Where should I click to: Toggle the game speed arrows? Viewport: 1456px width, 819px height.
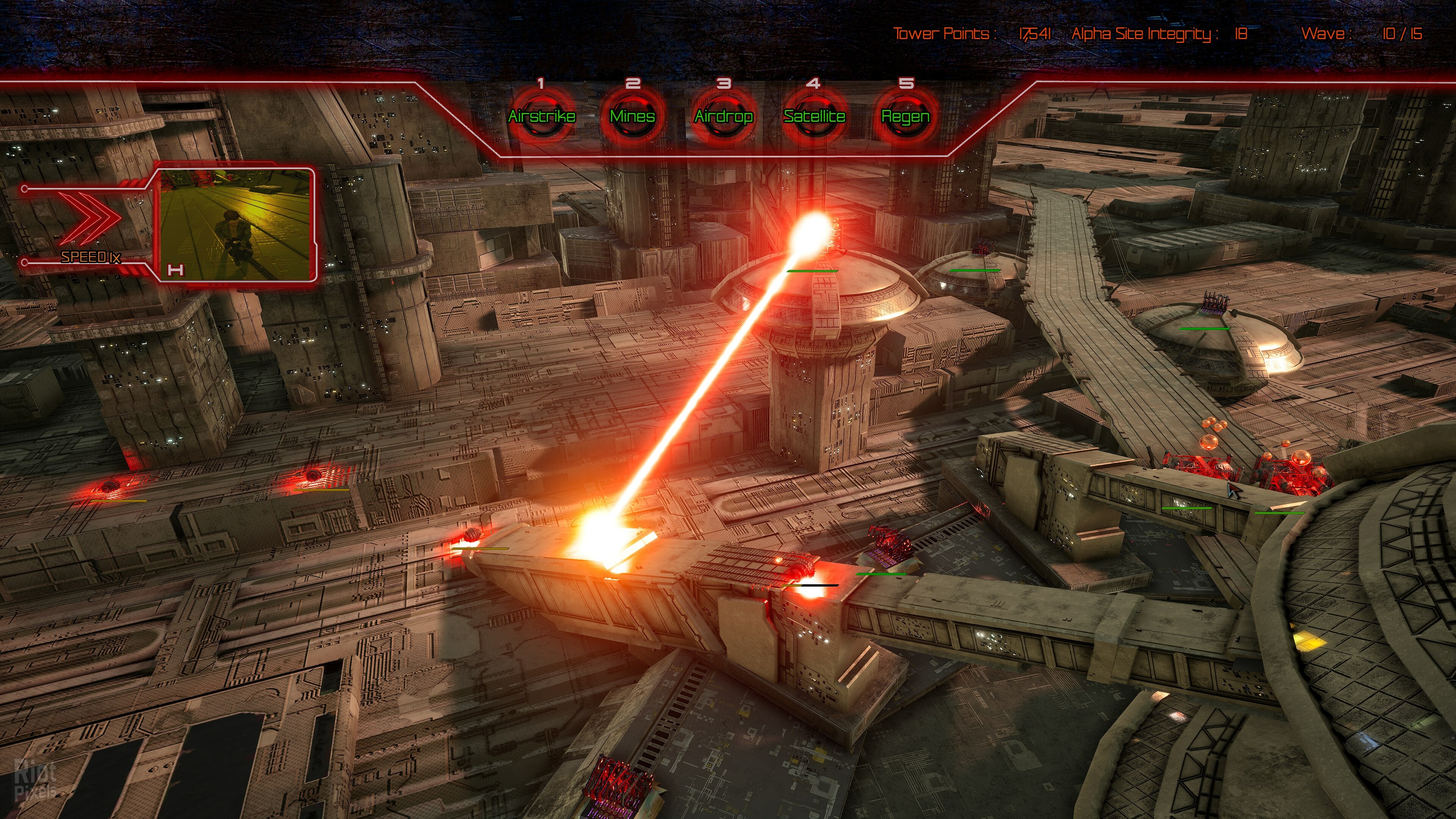coord(91,218)
